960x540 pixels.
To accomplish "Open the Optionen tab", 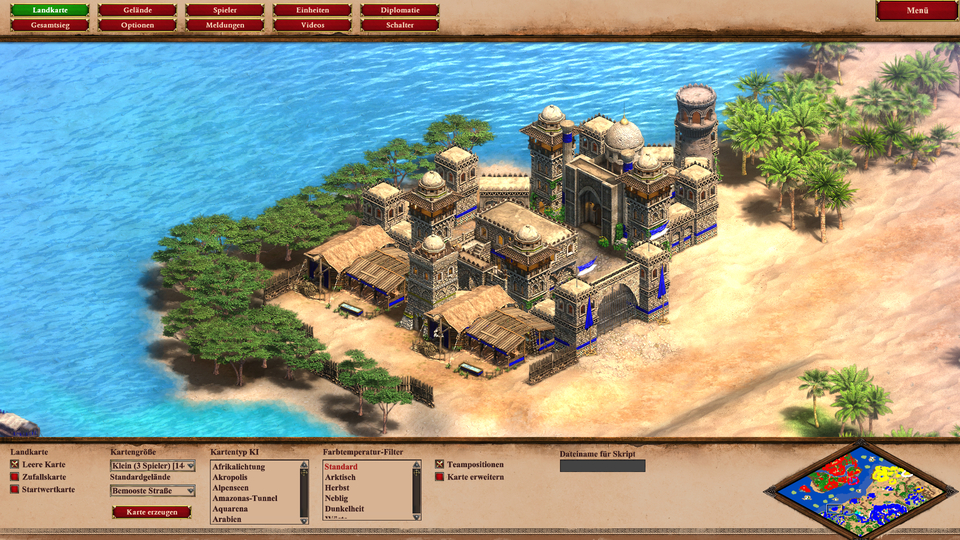I will [x=136, y=24].
